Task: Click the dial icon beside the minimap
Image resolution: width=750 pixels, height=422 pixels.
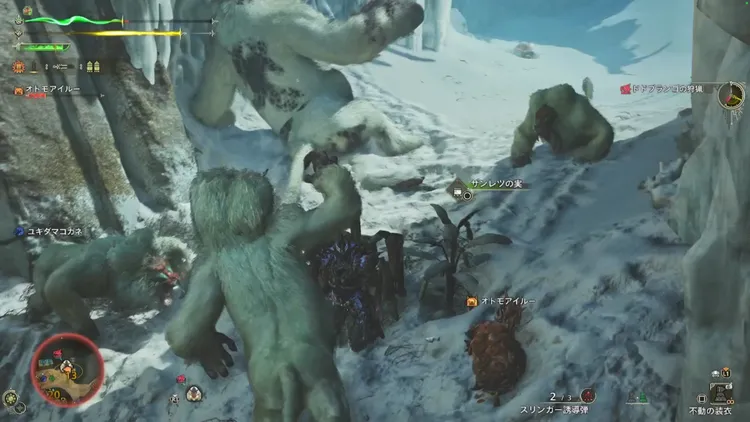Action: tap(9, 396)
